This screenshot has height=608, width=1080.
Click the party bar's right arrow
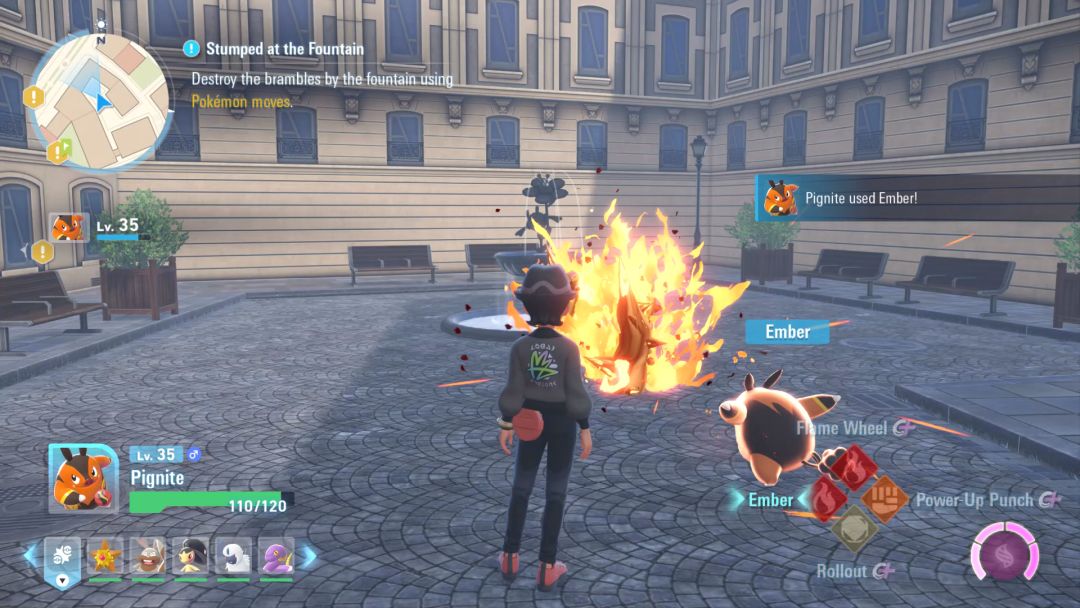point(309,556)
